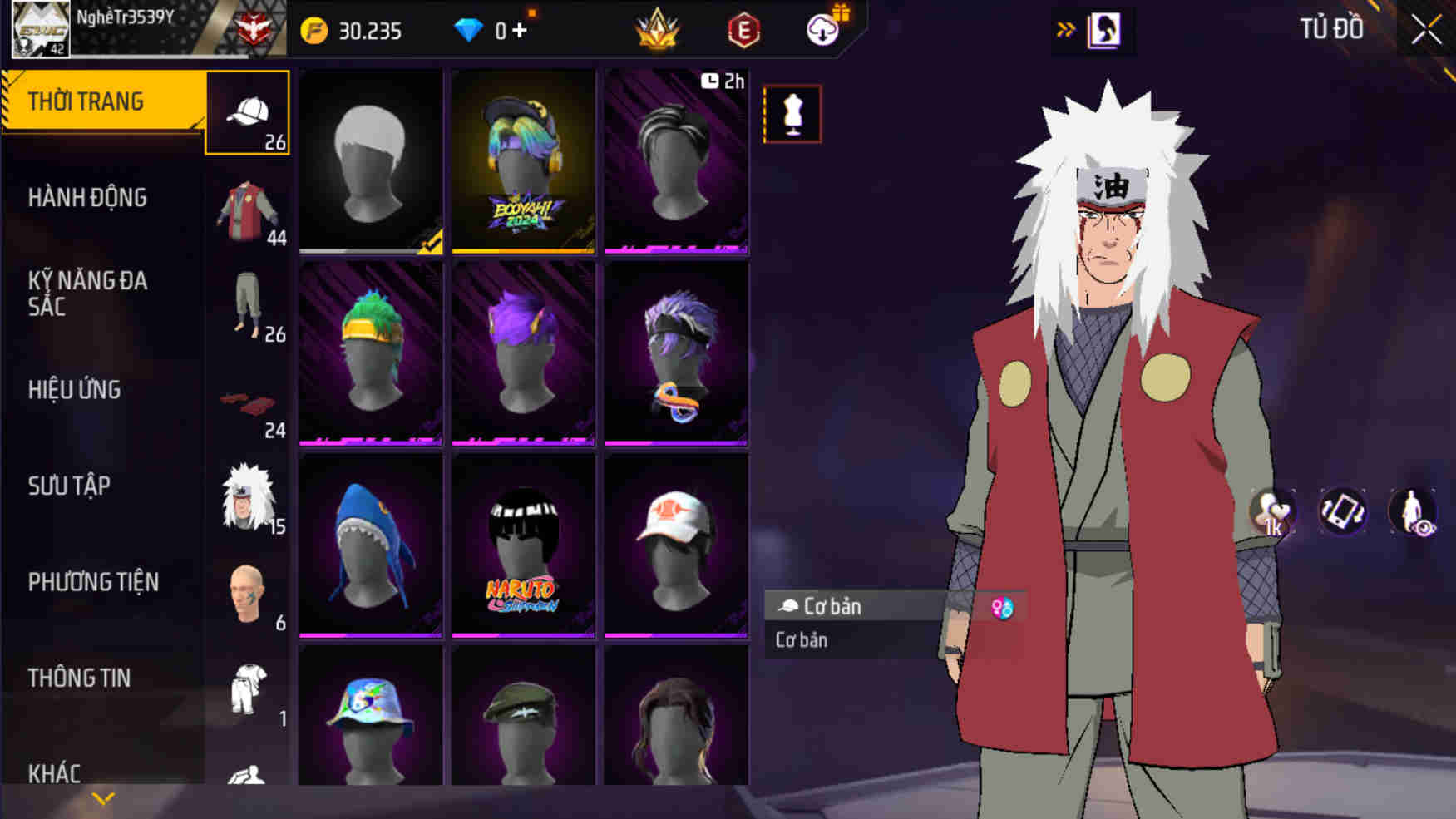Choose the Naruto Shippuden black hair item

[x=523, y=545]
